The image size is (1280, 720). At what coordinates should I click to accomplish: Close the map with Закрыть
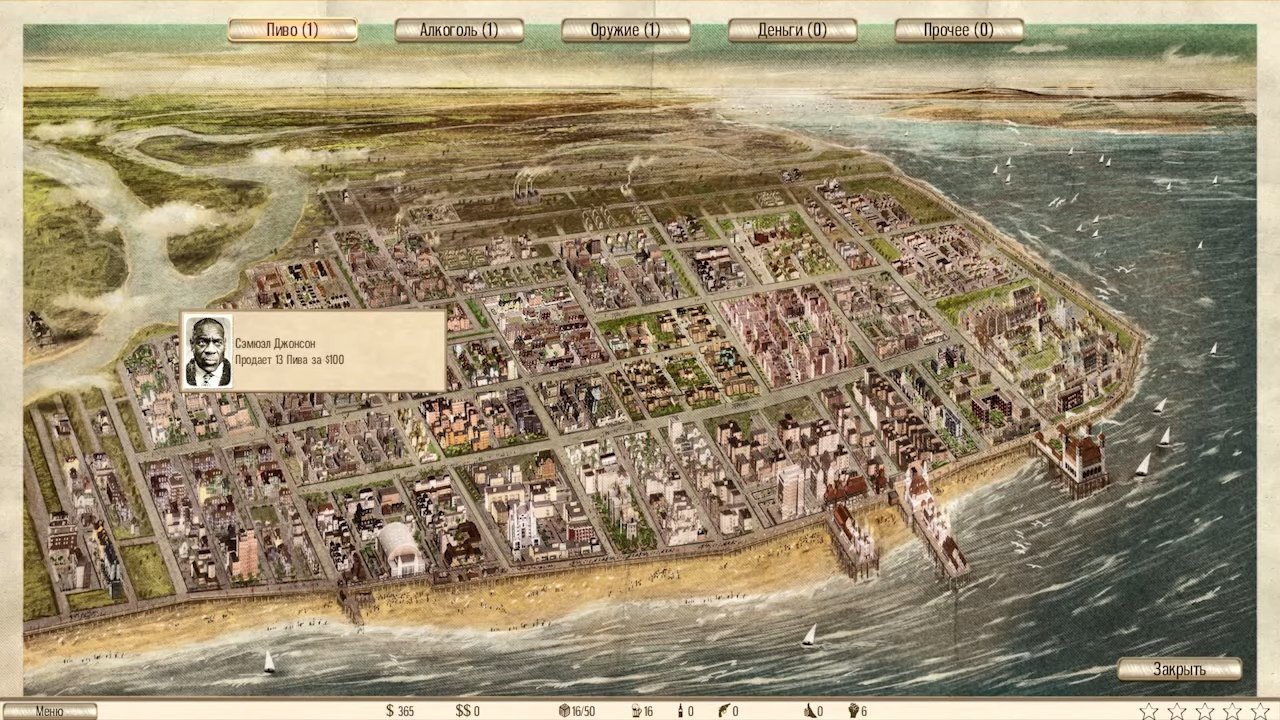point(1179,669)
